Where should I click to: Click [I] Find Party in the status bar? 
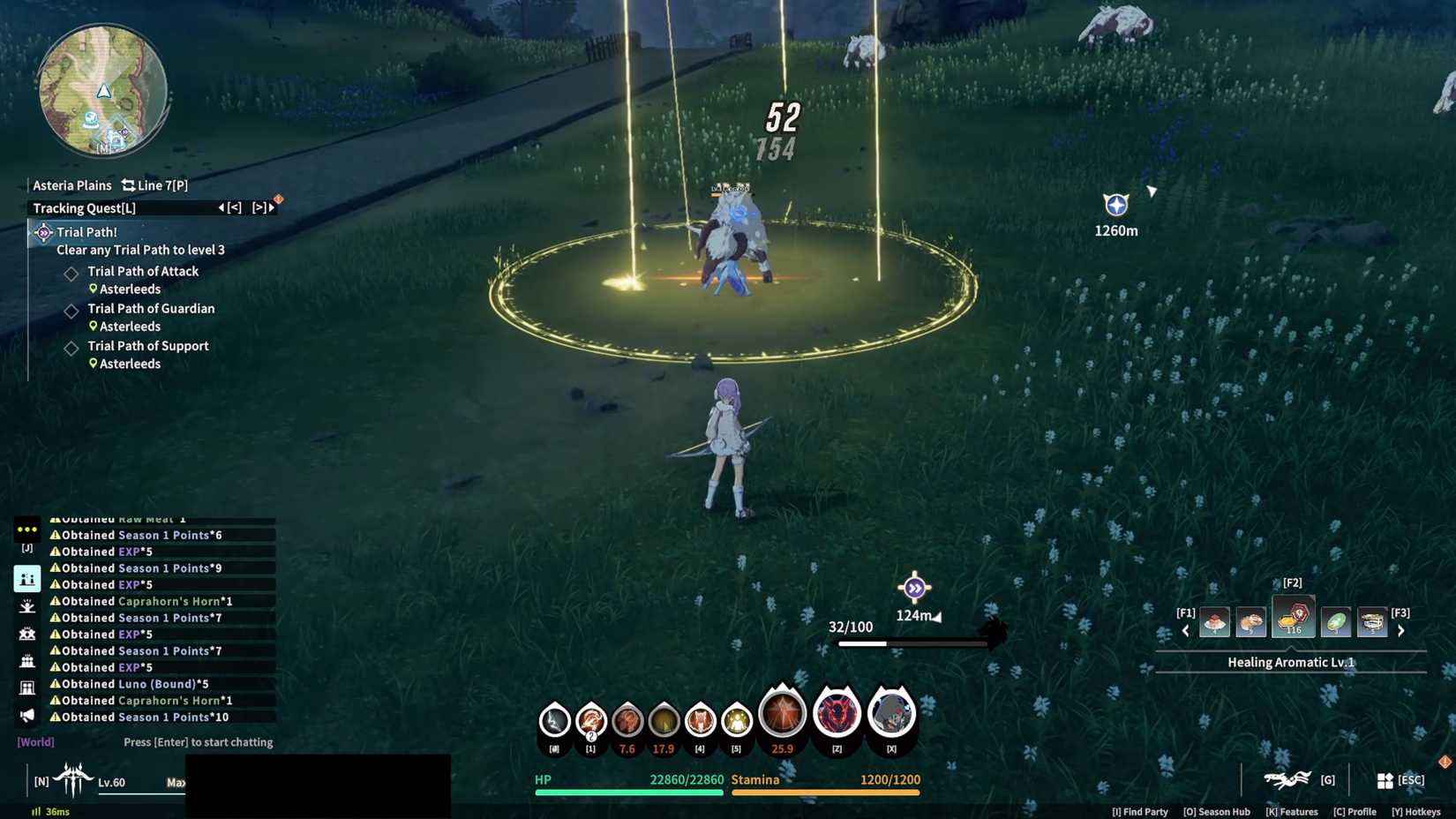(x=1139, y=811)
